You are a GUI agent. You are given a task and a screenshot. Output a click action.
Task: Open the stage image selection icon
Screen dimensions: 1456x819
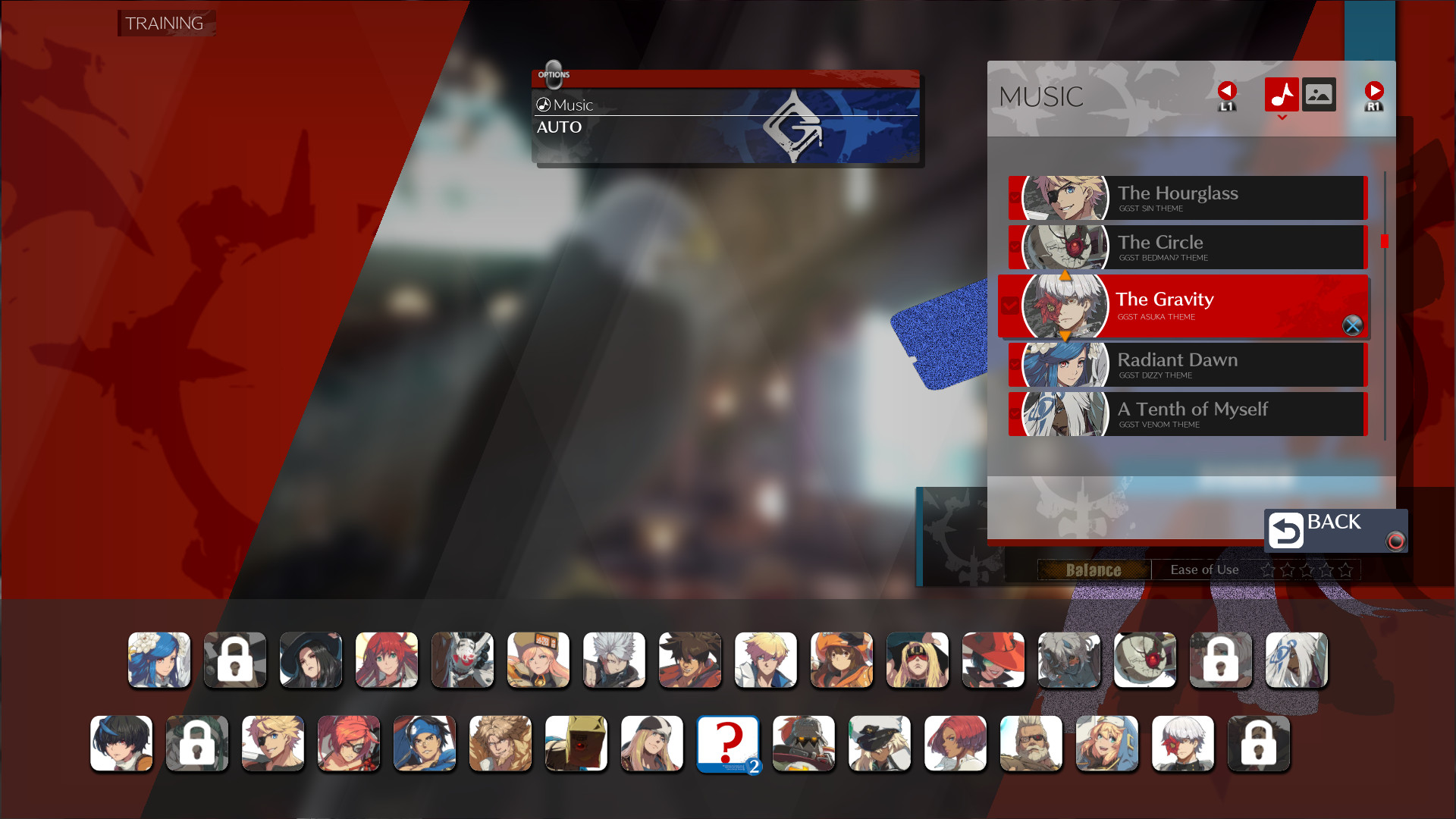[x=1319, y=96]
